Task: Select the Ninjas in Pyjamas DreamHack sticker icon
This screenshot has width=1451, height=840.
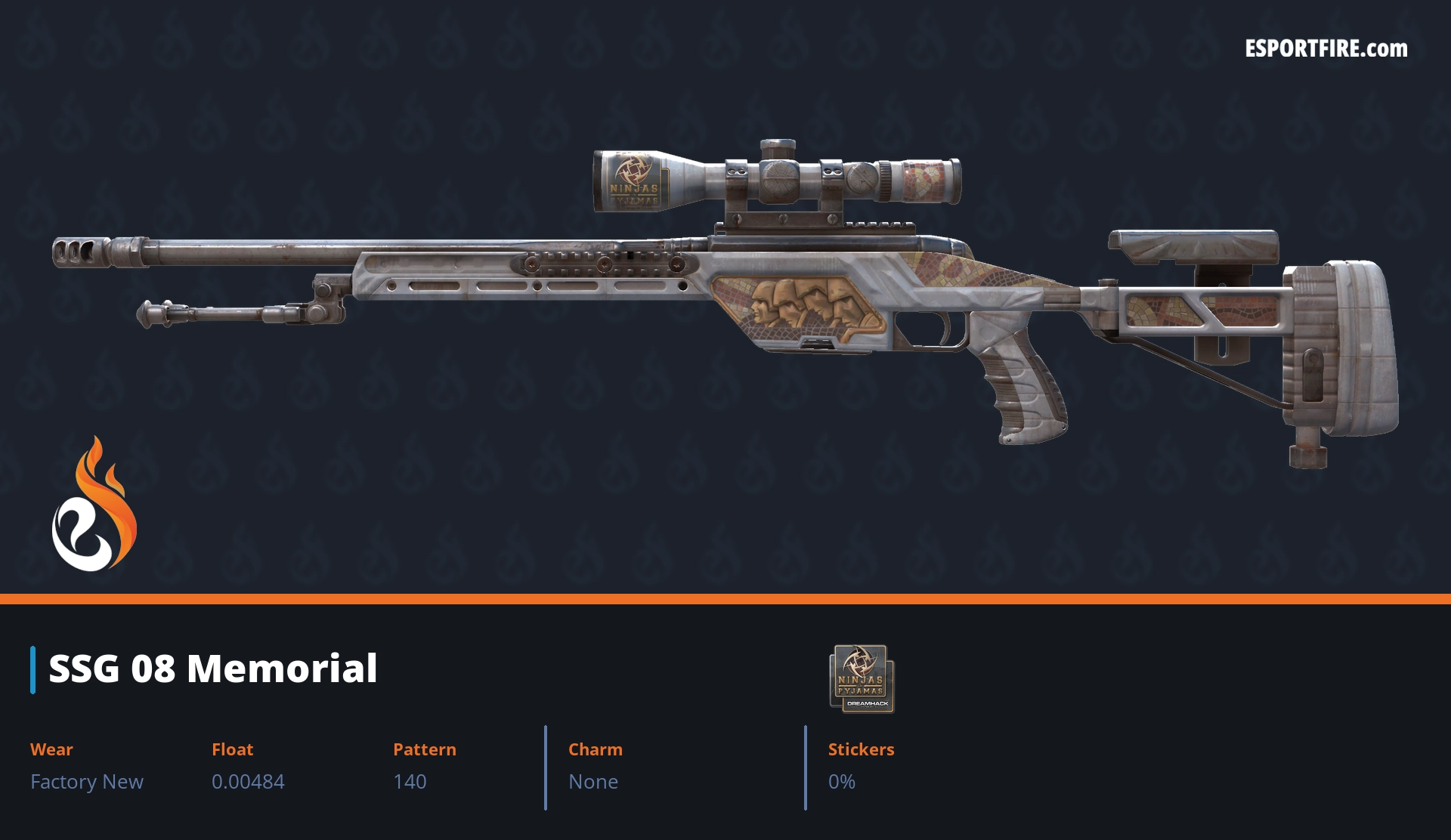Action: [x=862, y=678]
